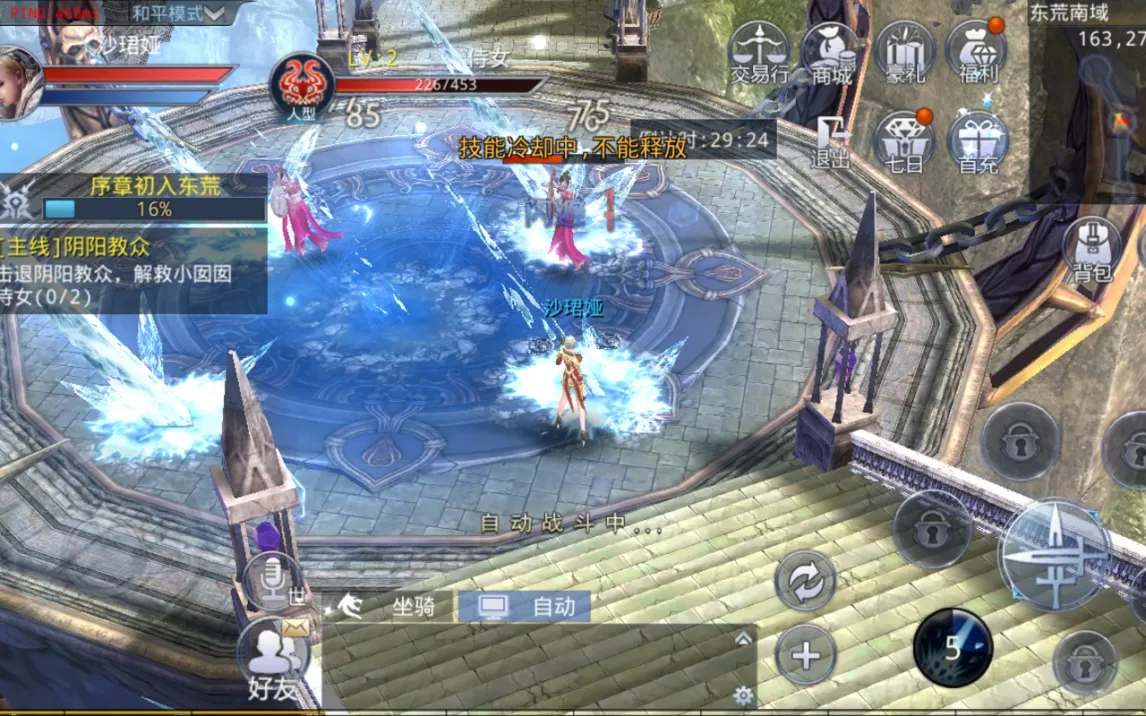Open the 豪礼 gift menu

pos(905,54)
